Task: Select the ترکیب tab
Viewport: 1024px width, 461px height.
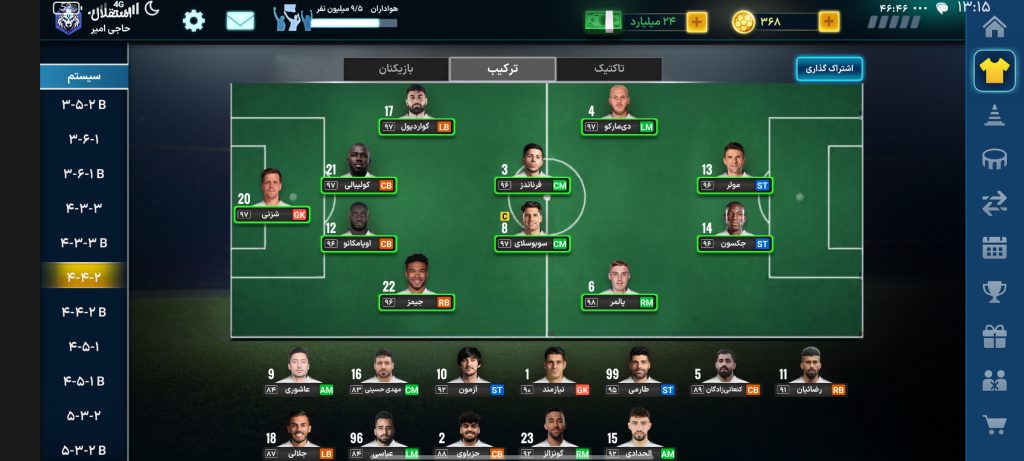Action: pyautogui.click(x=502, y=69)
